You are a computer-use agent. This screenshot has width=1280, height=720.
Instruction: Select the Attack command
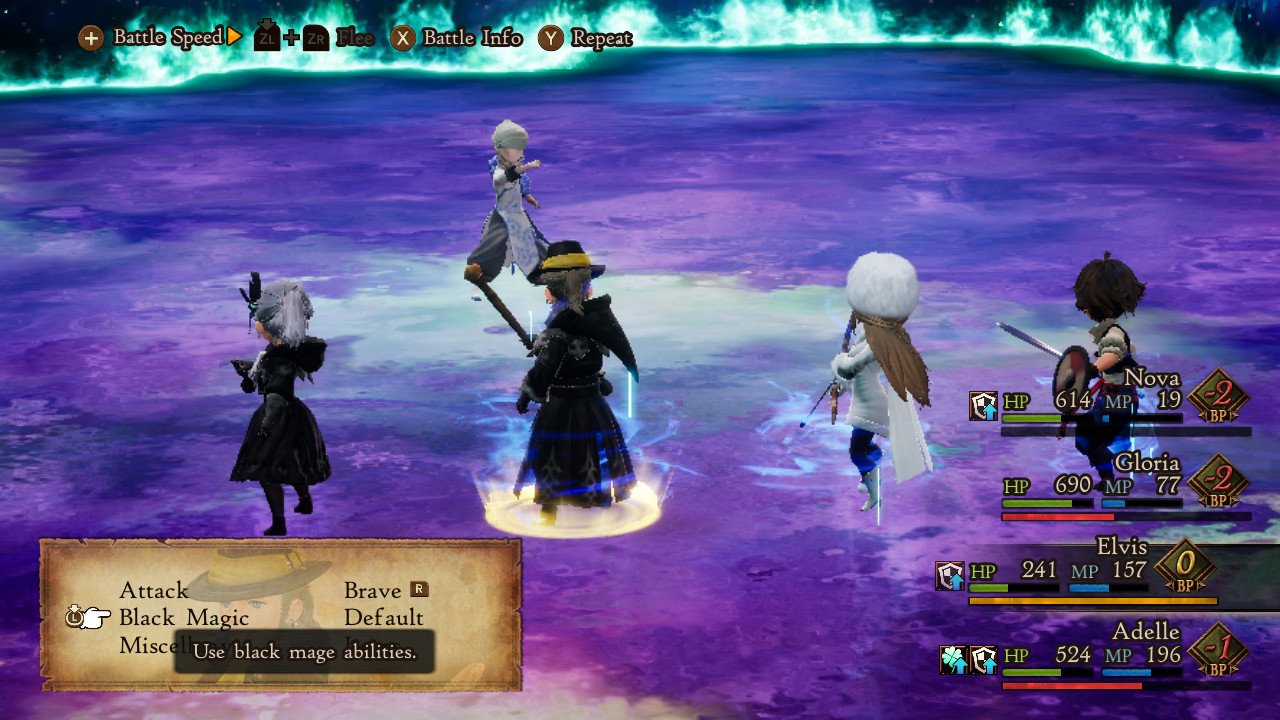tap(154, 591)
